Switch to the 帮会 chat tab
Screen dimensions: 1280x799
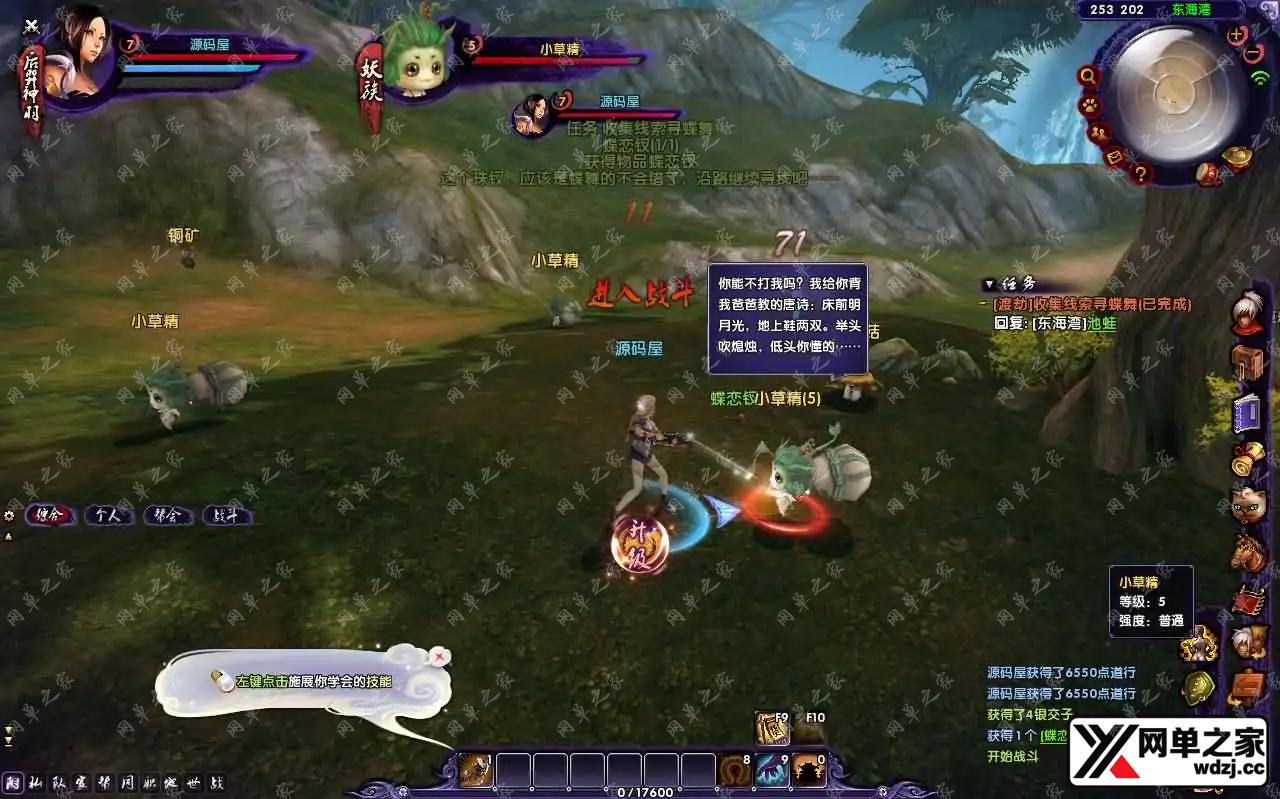coord(167,516)
